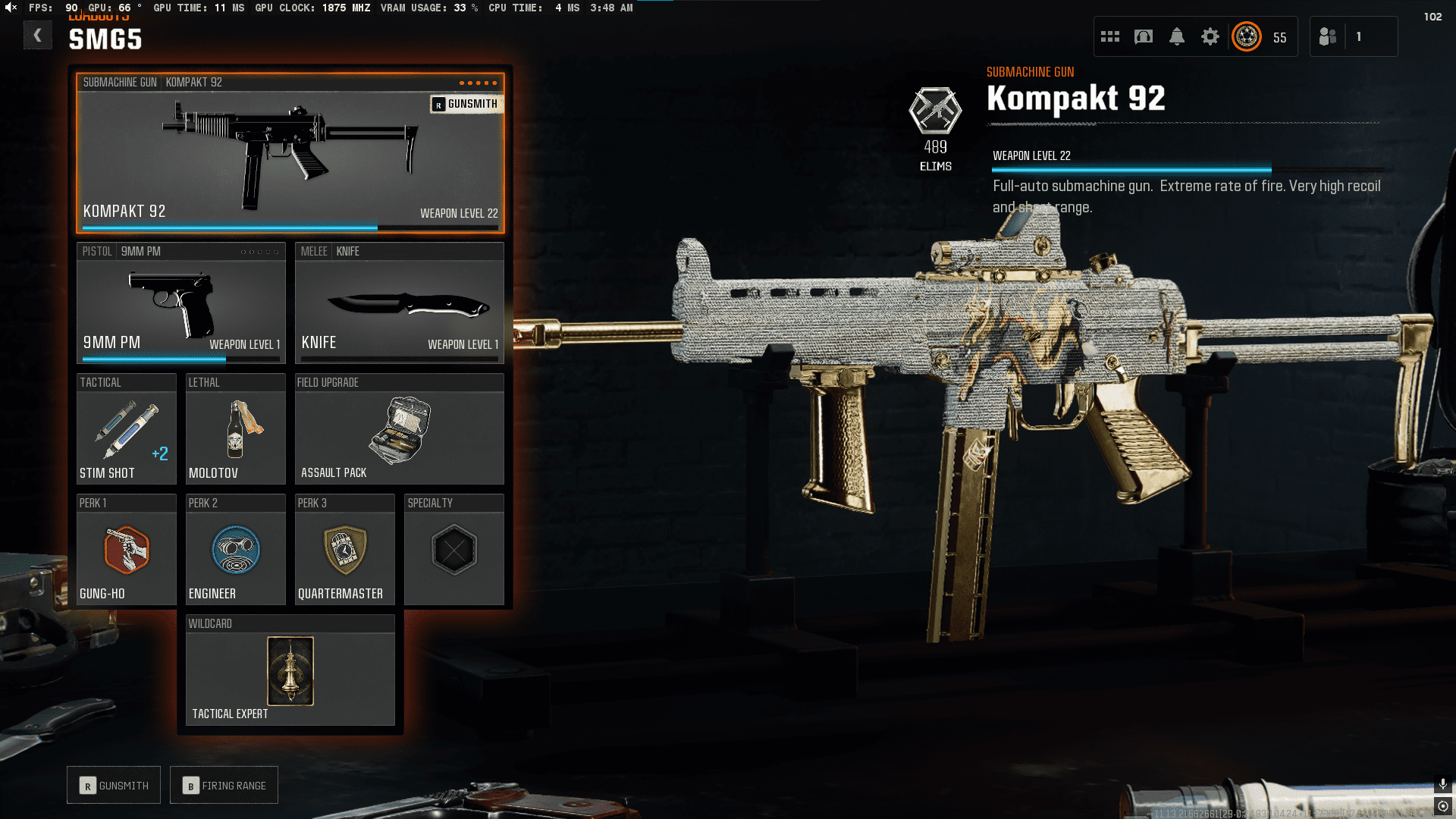This screenshot has width=1456, height=819.
Task: Select the Gung-Ho perk slot
Action: click(x=126, y=550)
